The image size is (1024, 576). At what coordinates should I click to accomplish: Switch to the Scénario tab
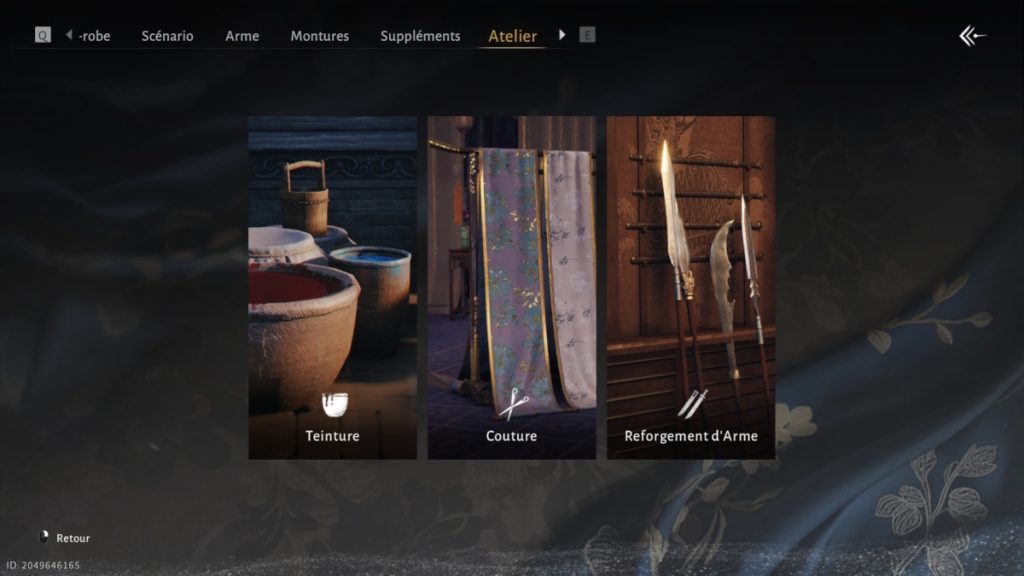167,36
